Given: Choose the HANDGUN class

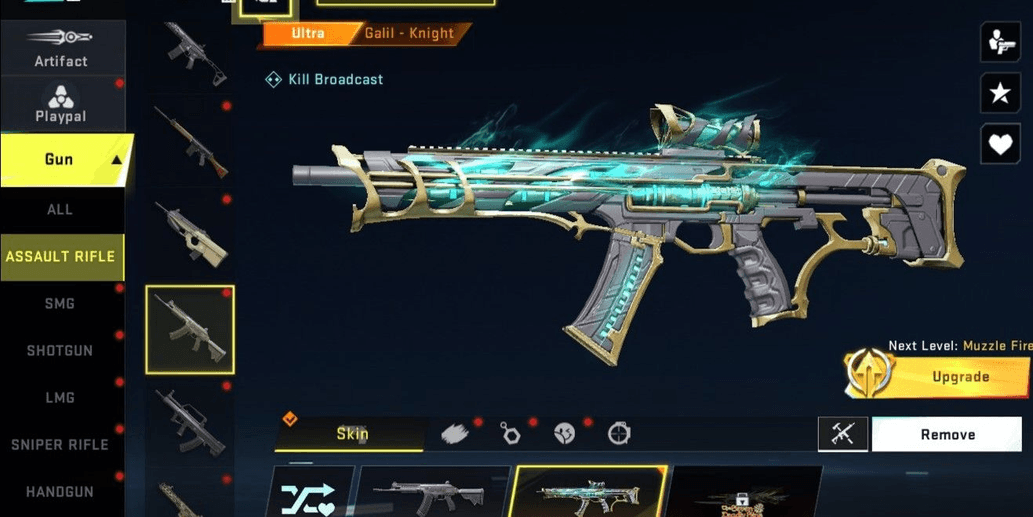Looking at the screenshot, I should tap(60, 492).
